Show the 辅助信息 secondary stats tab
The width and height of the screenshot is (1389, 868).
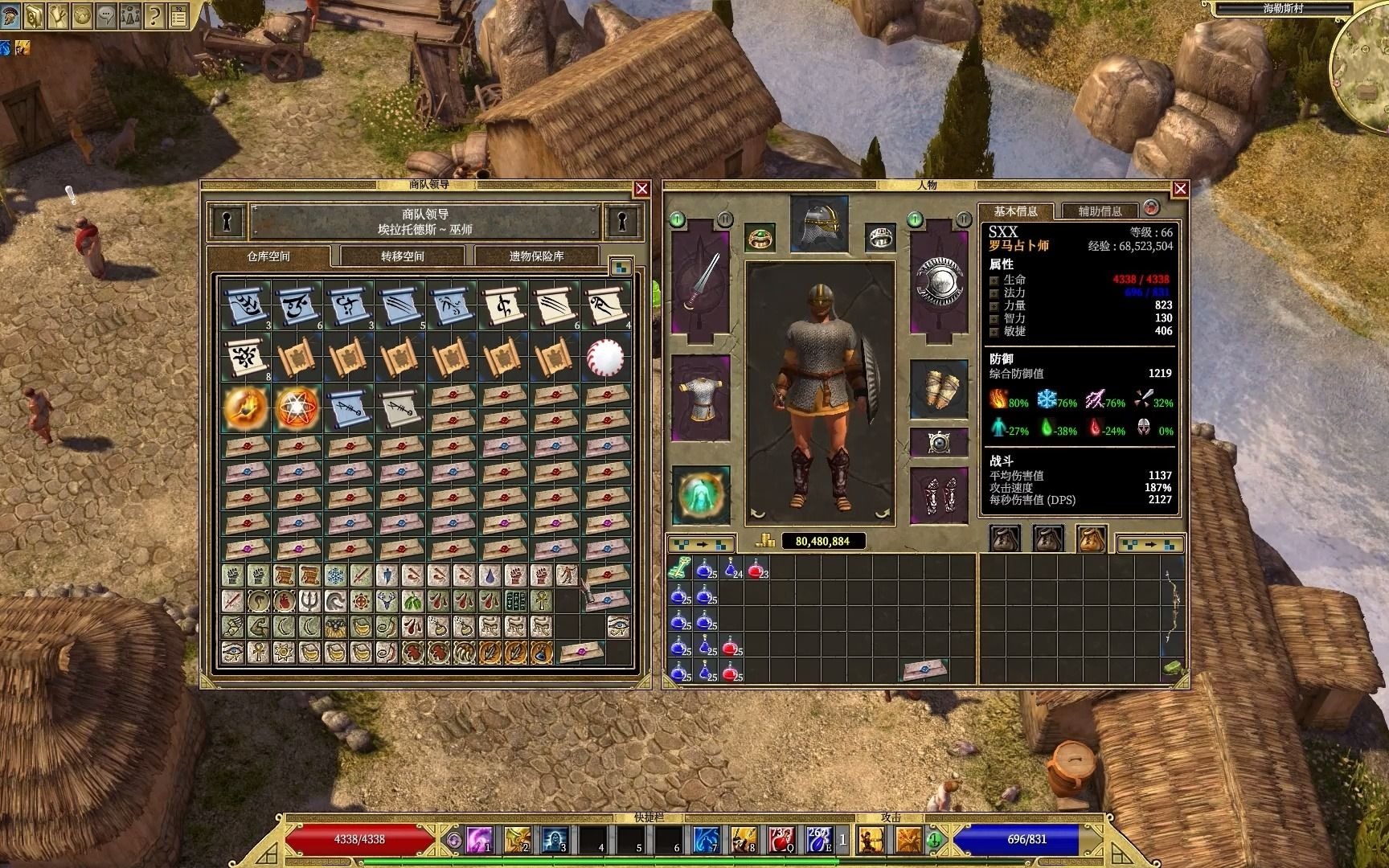coord(1100,211)
